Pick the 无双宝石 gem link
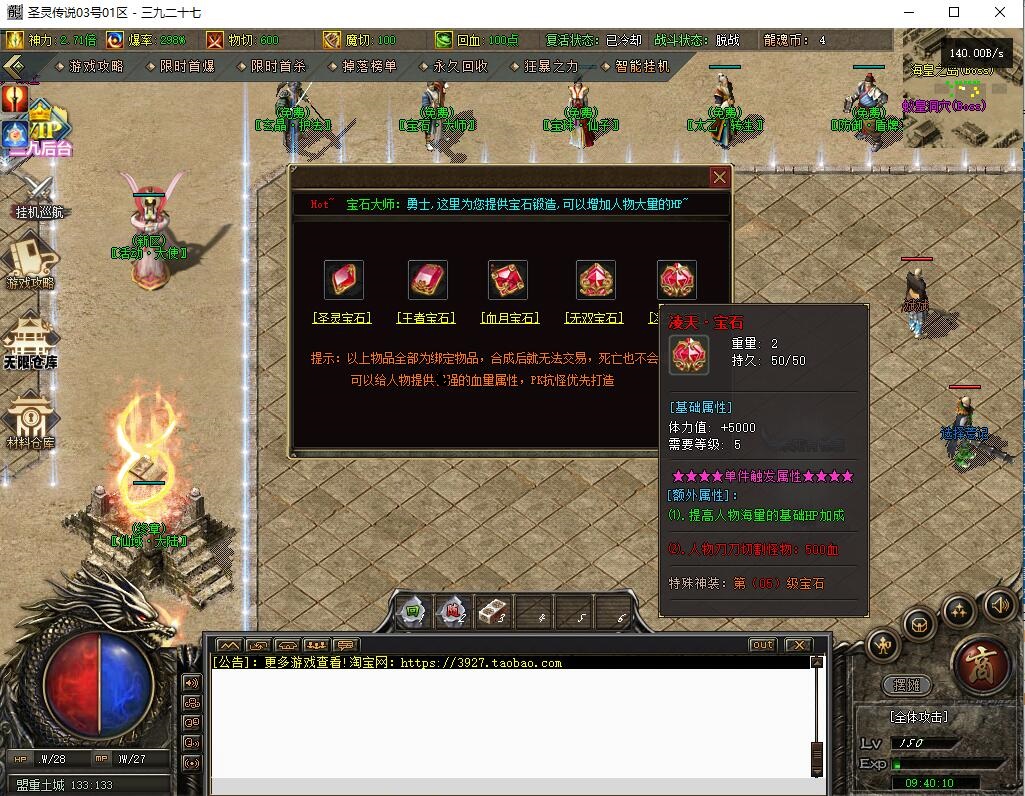This screenshot has width=1025, height=796. tap(595, 318)
